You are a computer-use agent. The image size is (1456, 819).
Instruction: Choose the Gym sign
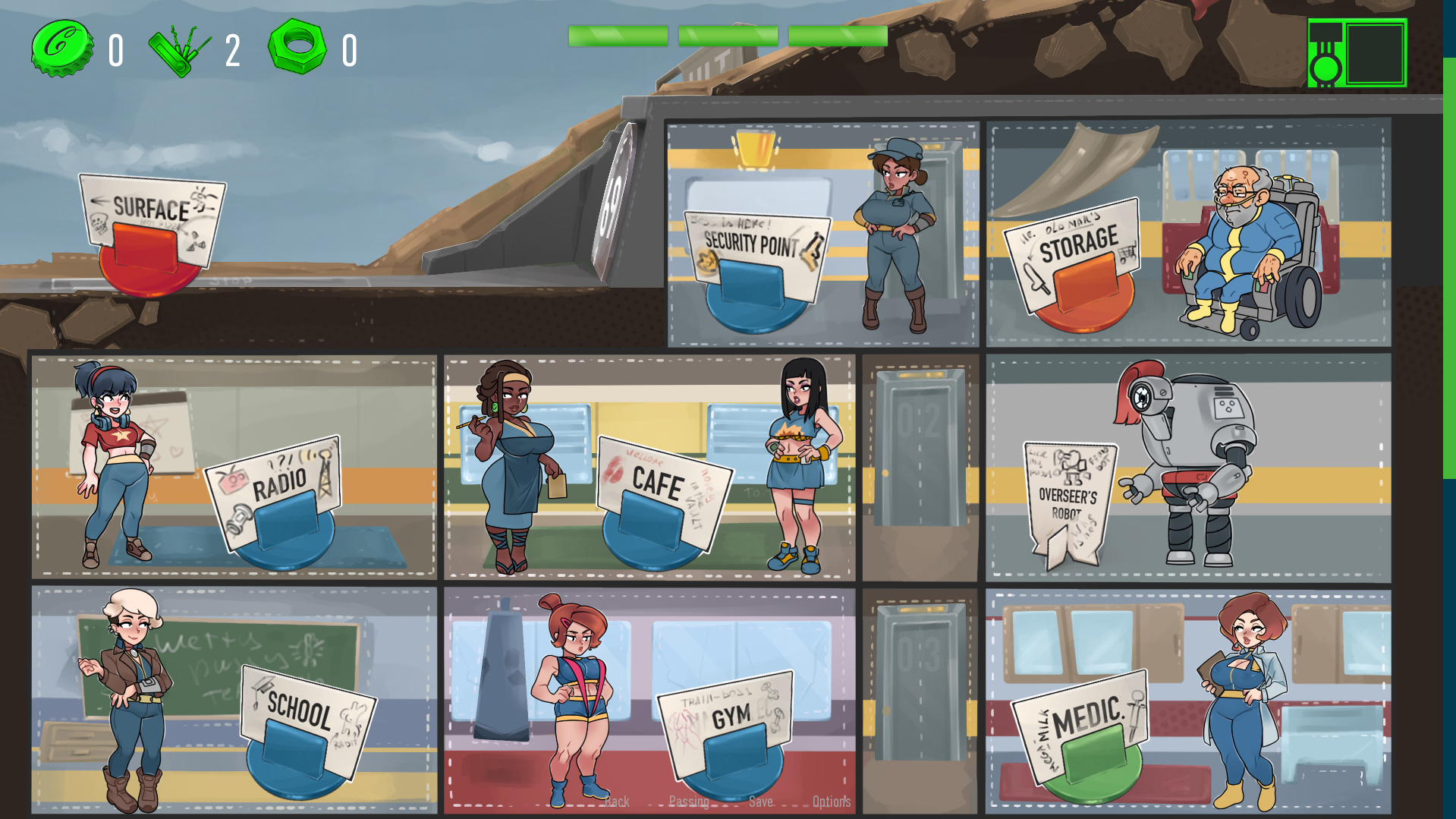click(727, 725)
